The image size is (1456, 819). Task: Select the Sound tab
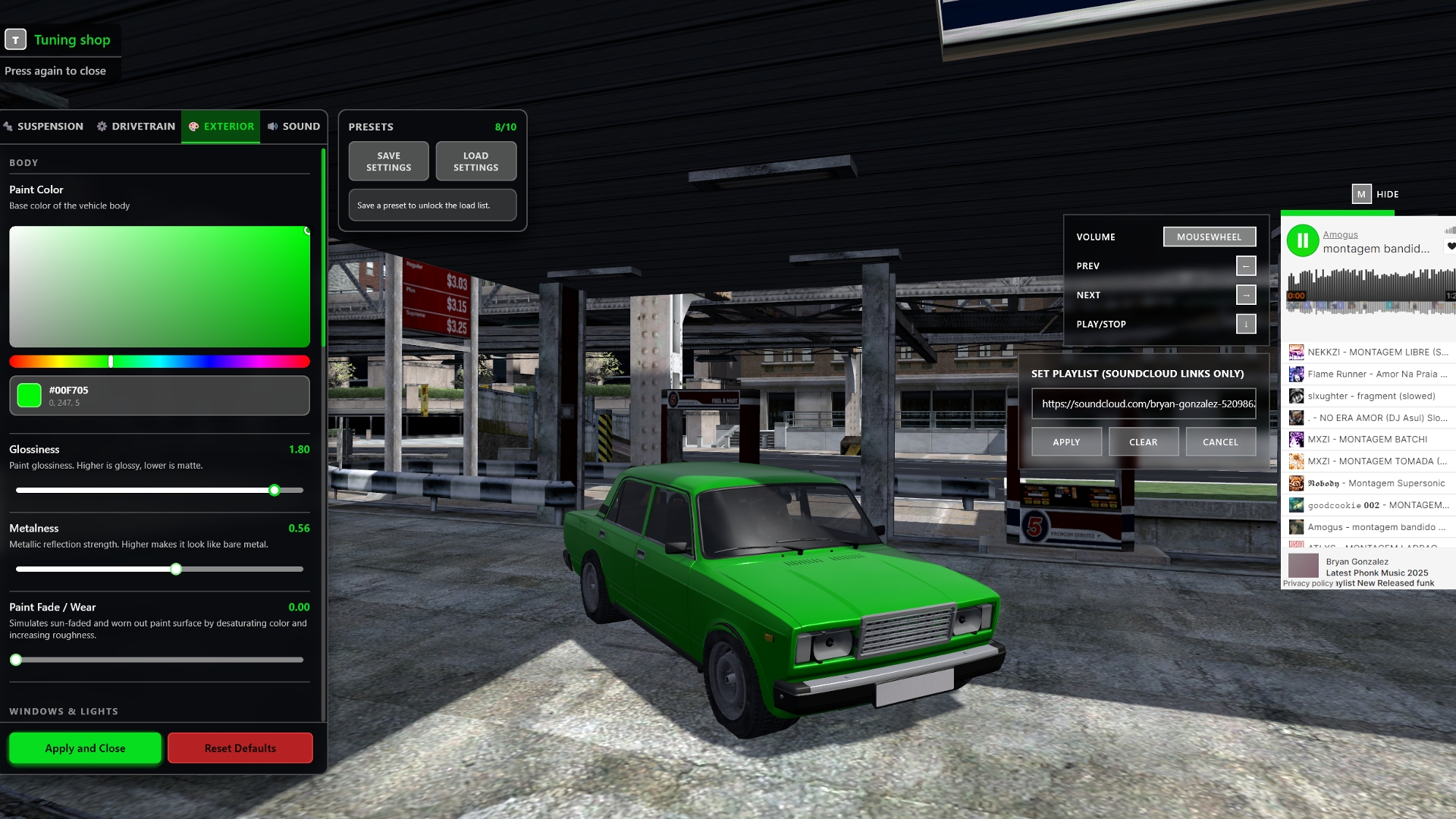click(294, 127)
